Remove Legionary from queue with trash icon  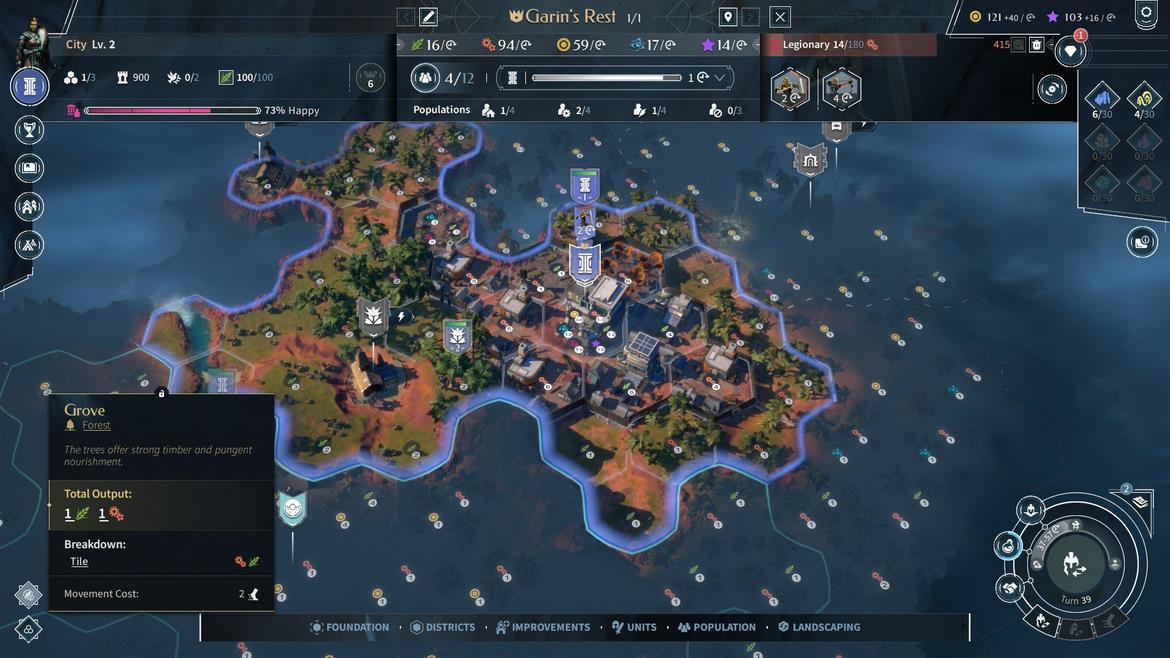click(1037, 45)
